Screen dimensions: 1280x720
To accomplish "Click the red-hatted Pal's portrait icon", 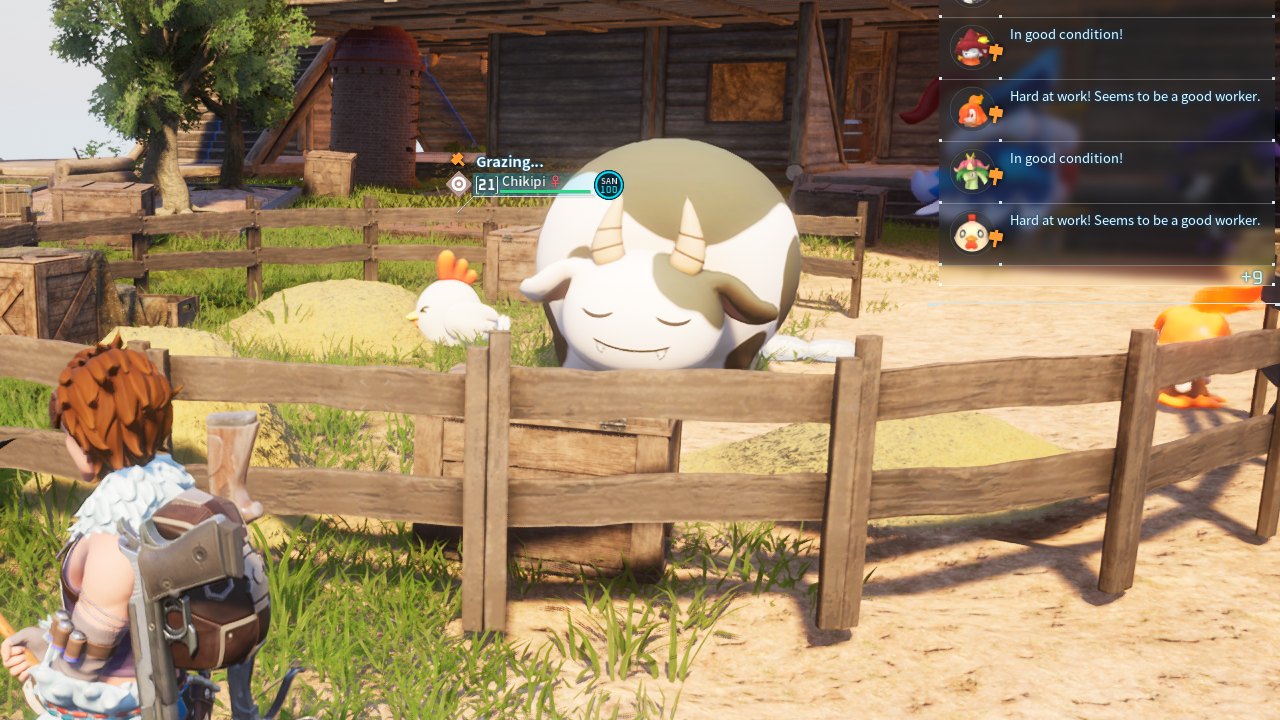I will coord(972,46).
